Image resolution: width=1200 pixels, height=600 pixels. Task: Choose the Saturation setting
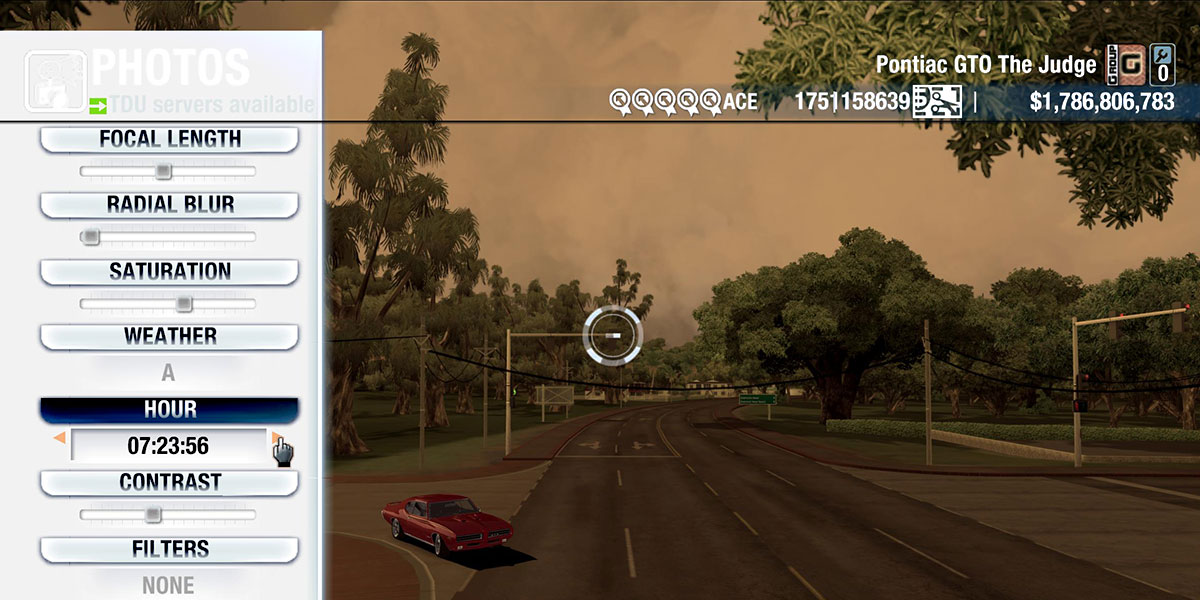pos(169,271)
